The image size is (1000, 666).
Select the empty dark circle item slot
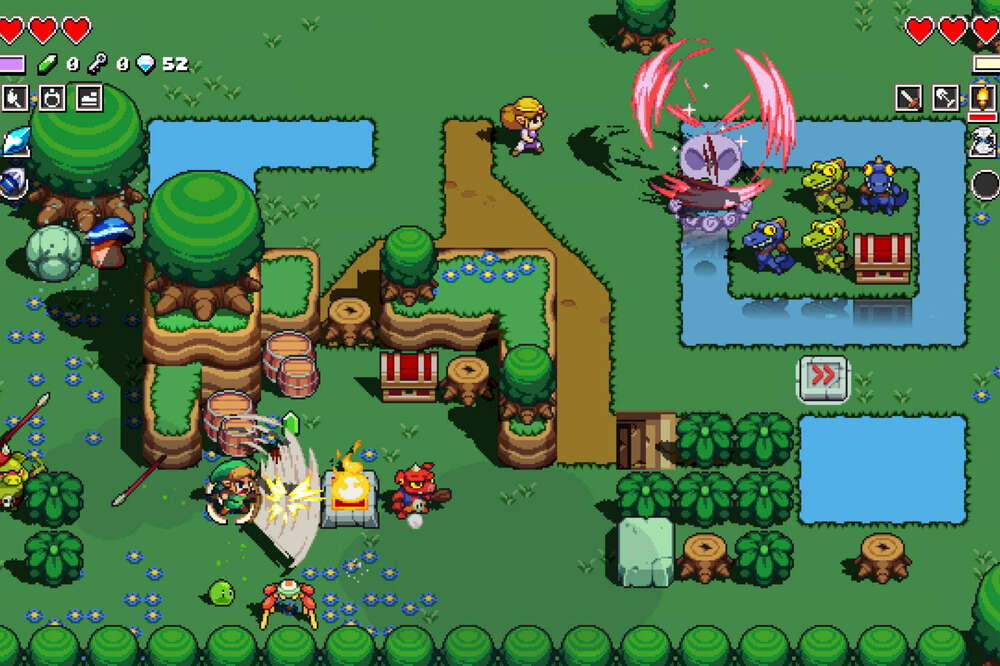coord(986,185)
